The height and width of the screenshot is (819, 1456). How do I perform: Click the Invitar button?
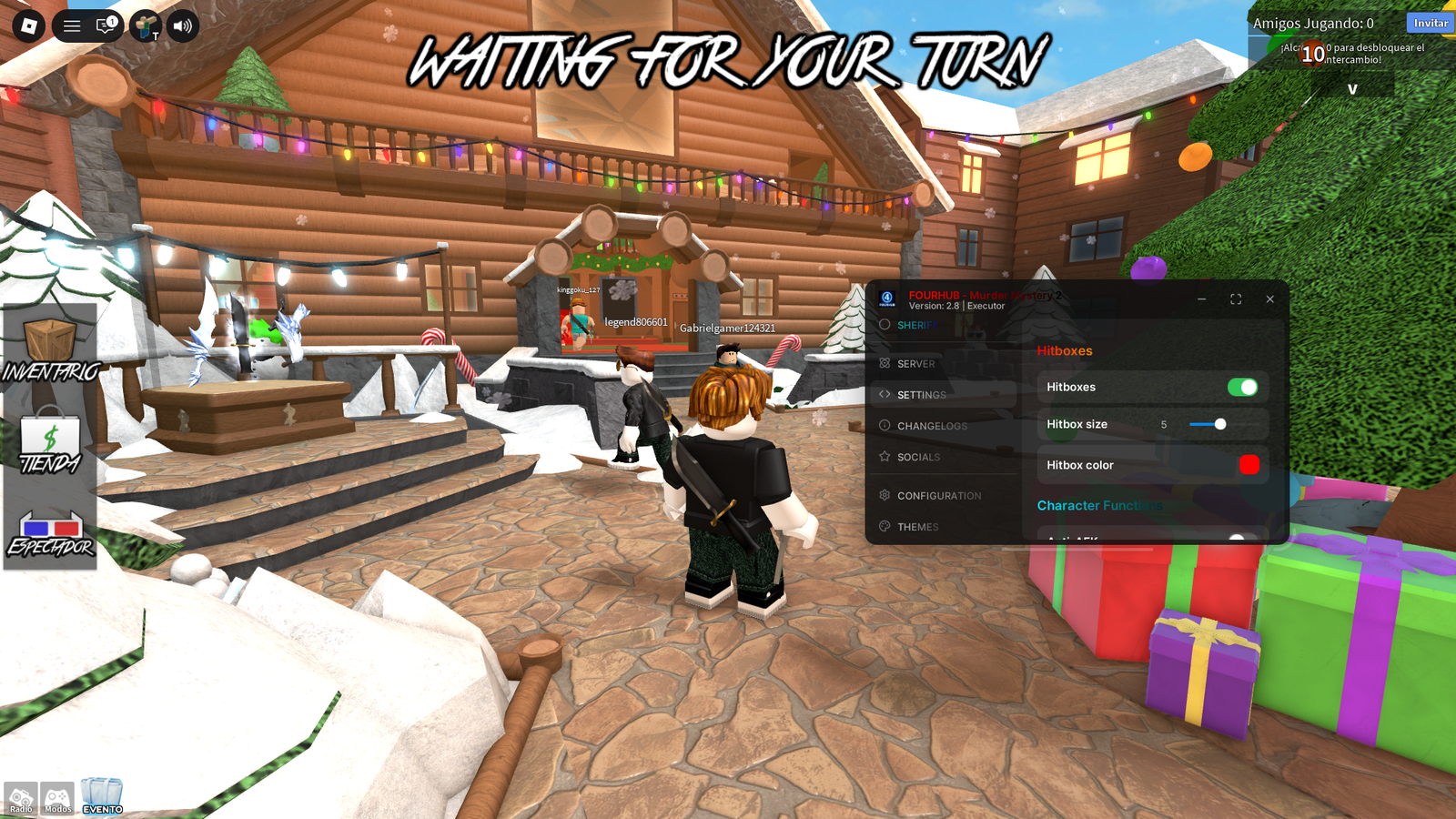point(1429,23)
